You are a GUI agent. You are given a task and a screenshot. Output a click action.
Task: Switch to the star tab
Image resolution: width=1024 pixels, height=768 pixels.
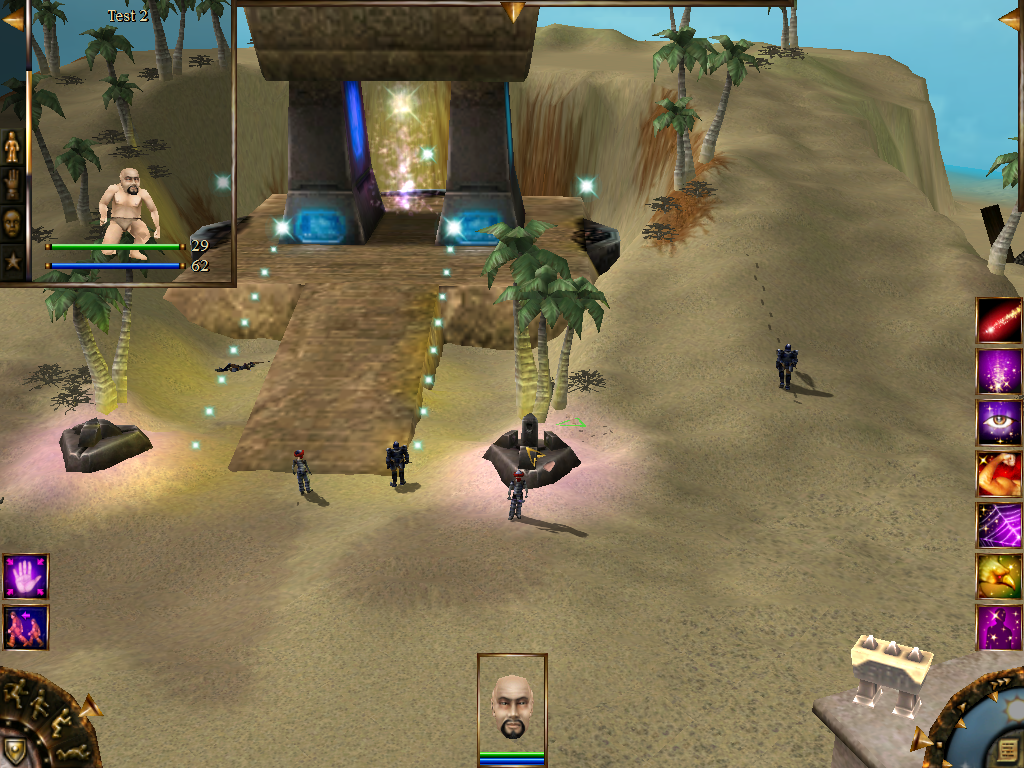(12, 261)
